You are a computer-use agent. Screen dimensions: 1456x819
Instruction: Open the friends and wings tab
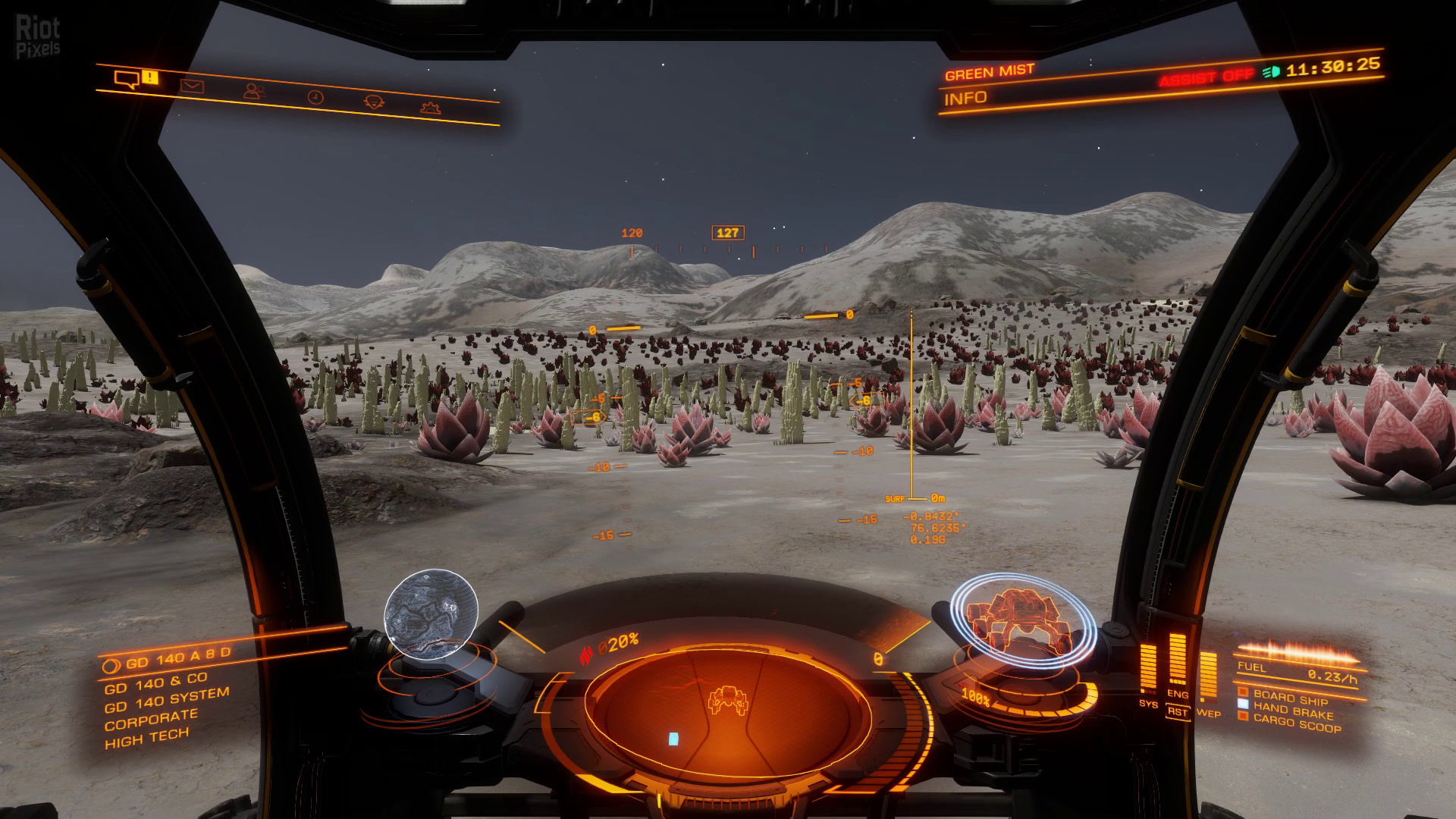(254, 92)
